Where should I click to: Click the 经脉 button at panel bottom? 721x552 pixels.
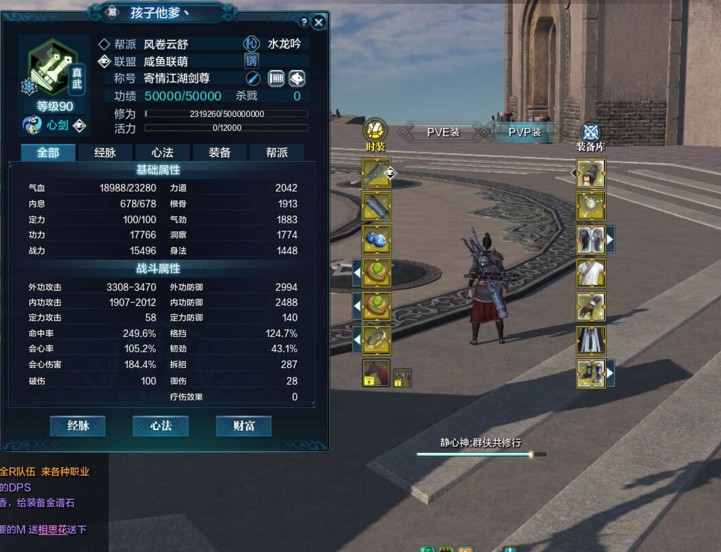[78, 425]
